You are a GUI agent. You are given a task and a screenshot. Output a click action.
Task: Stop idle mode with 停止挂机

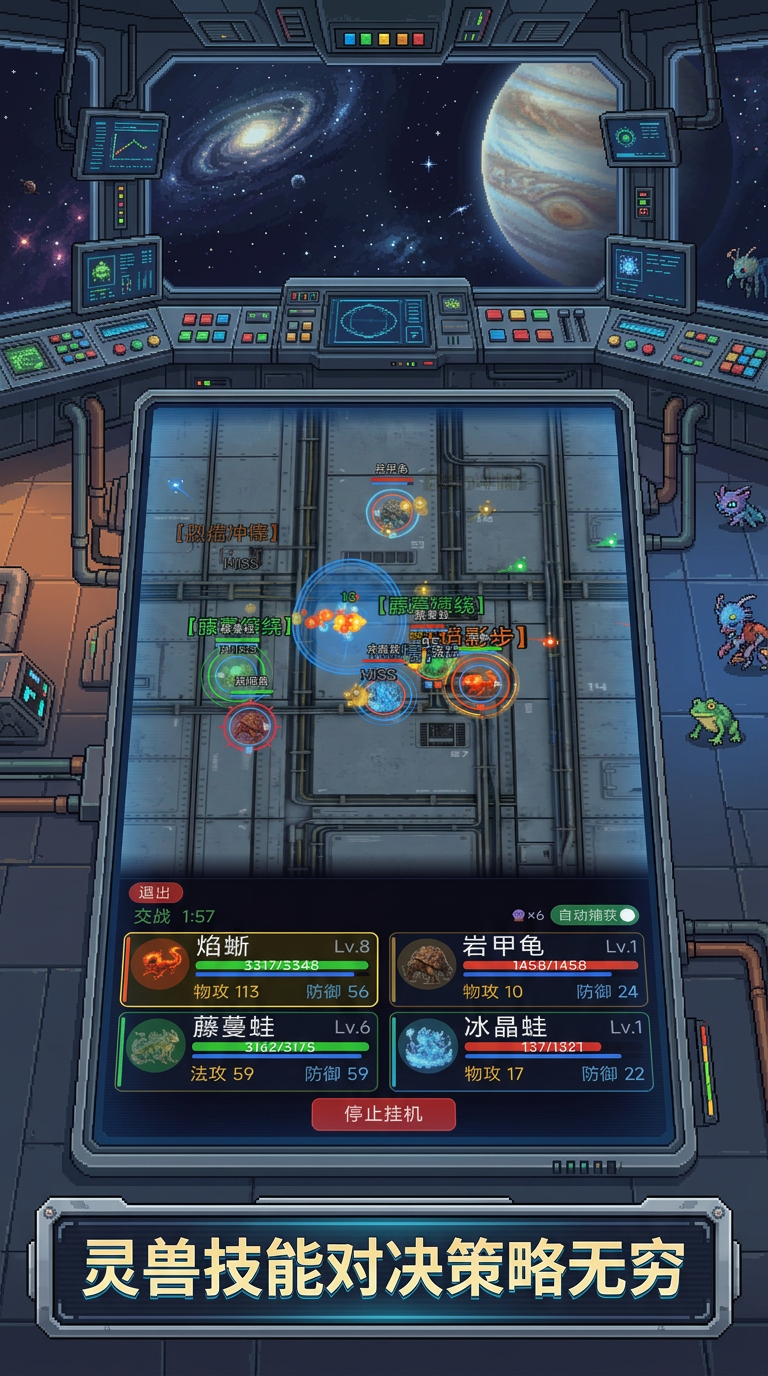click(x=383, y=1114)
